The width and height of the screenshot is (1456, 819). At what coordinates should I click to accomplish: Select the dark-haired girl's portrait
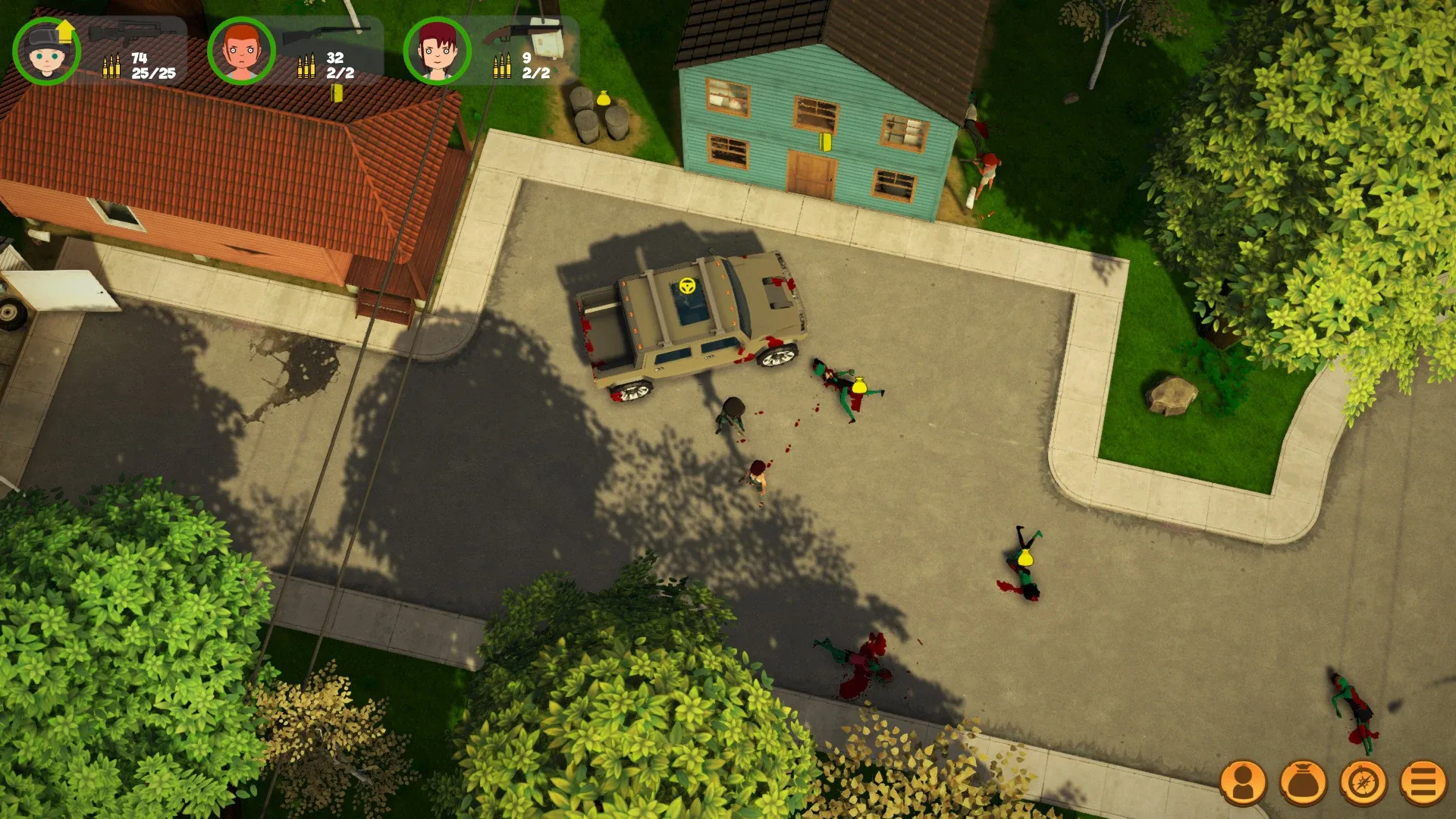(x=438, y=52)
